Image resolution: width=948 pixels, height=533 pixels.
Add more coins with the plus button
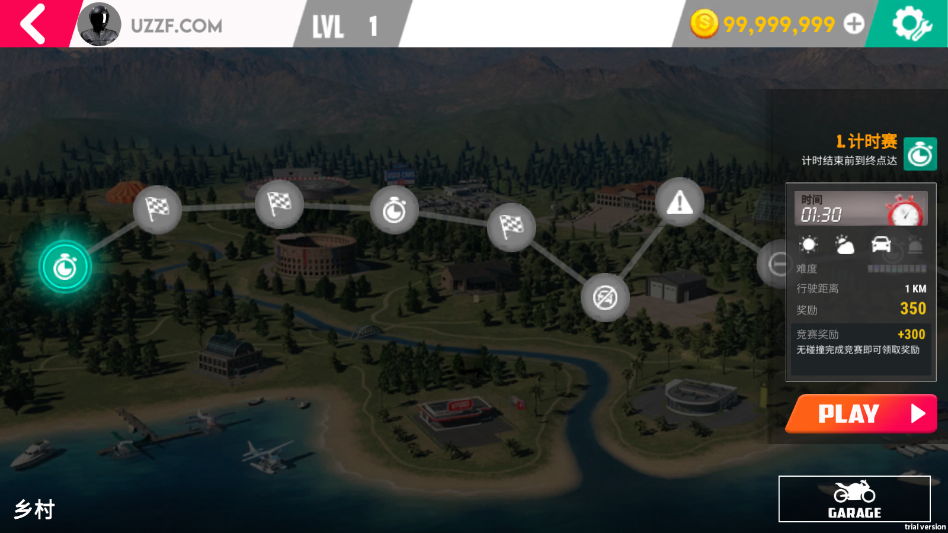point(854,24)
